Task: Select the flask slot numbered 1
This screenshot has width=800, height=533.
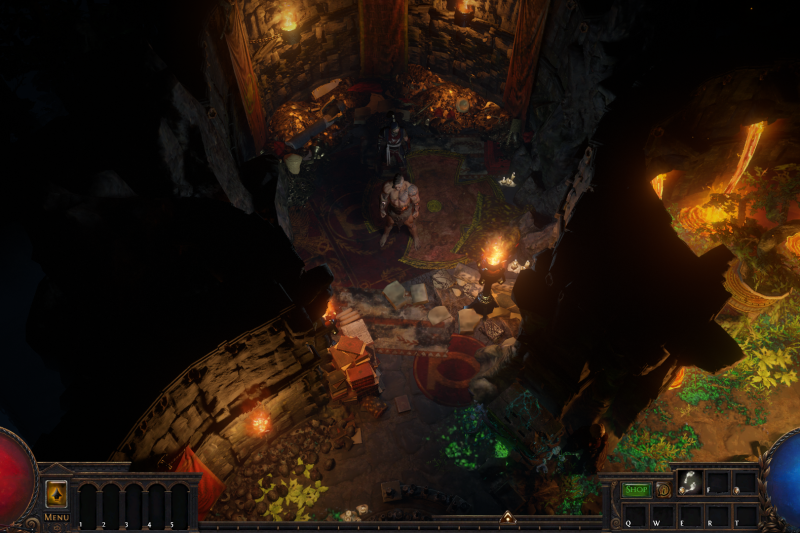Action: tap(88, 505)
